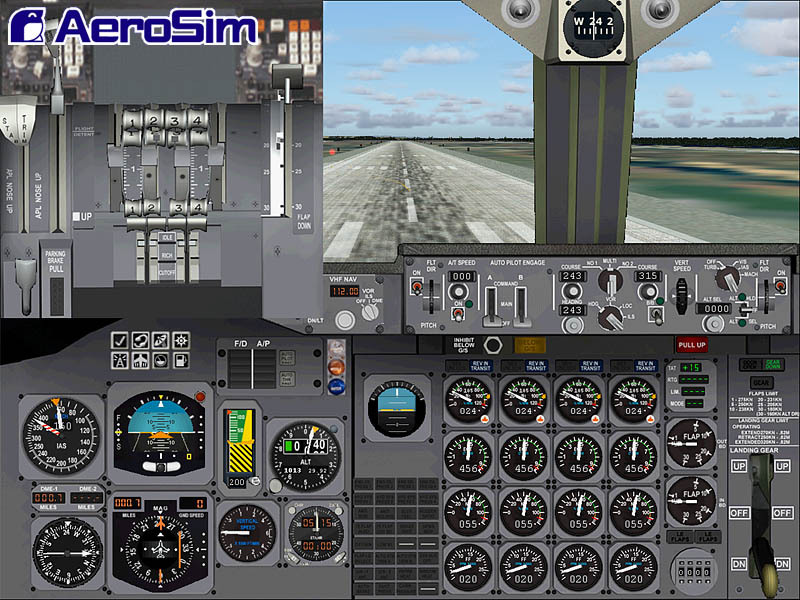Click the red PULL UP warning button
Viewport: 800px width, 600px height.
690,344
